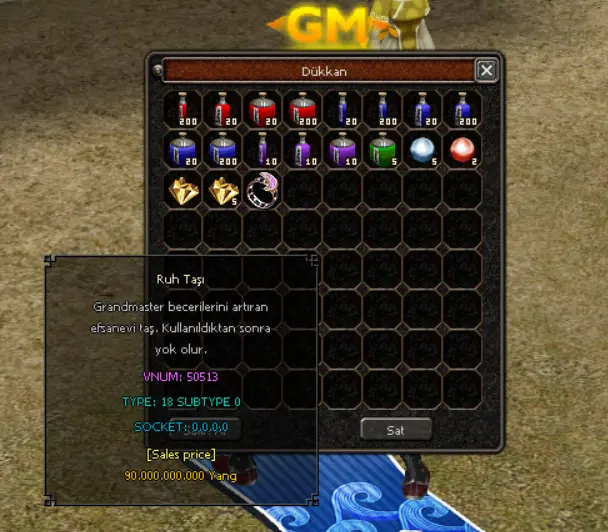Select the golden stone stack of 5
608x532 pixels.
point(222,190)
